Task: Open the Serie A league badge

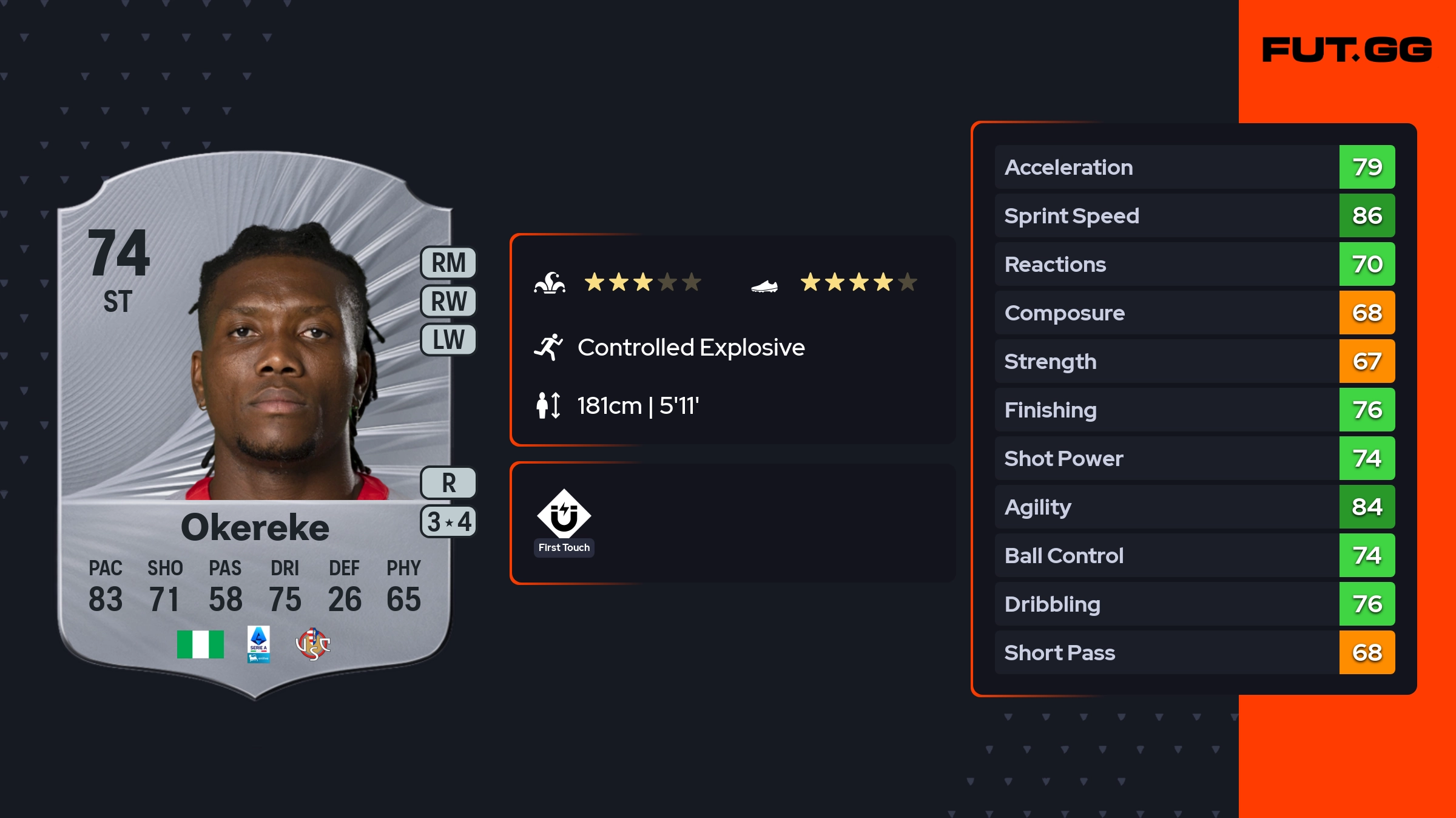Action: (258, 644)
